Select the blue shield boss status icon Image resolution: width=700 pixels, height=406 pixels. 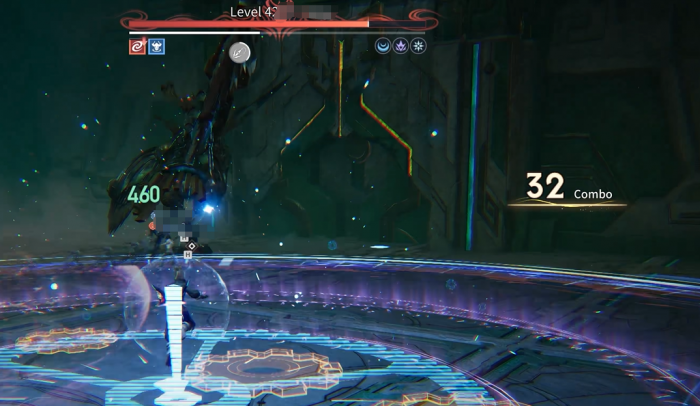[156, 46]
